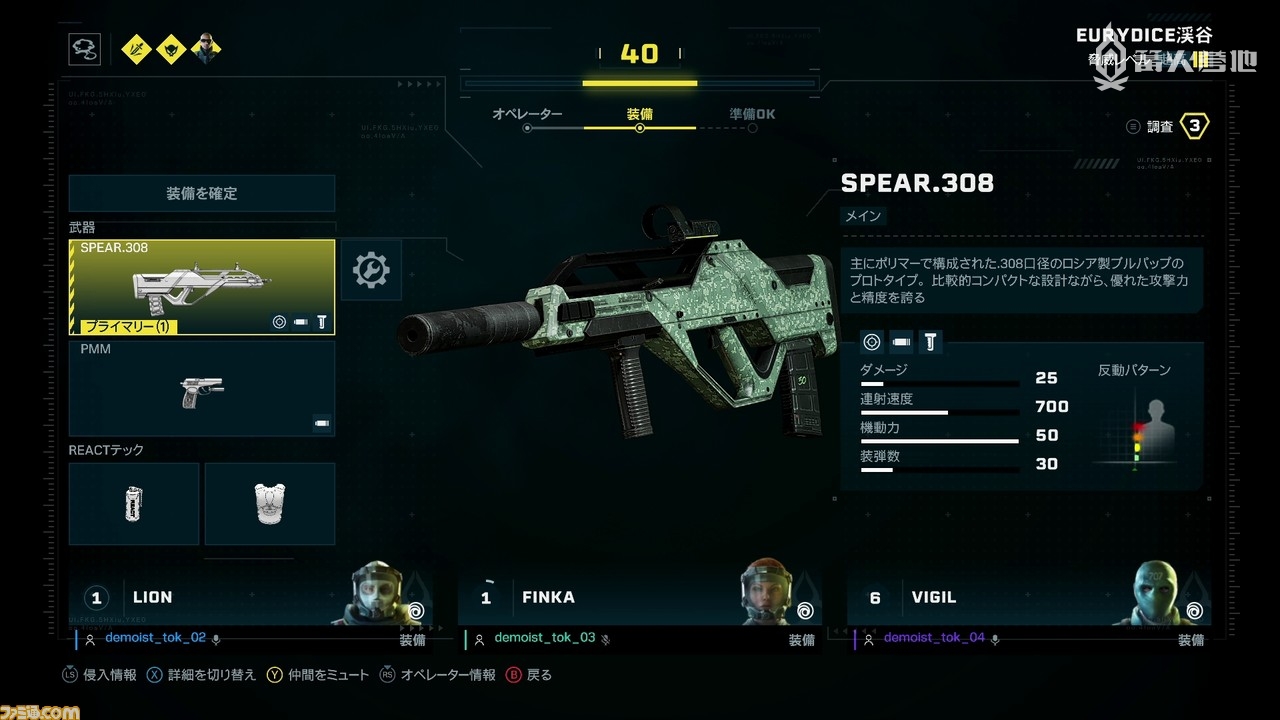
Task: Click player name demoist_tok_04
Action: point(934,638)
